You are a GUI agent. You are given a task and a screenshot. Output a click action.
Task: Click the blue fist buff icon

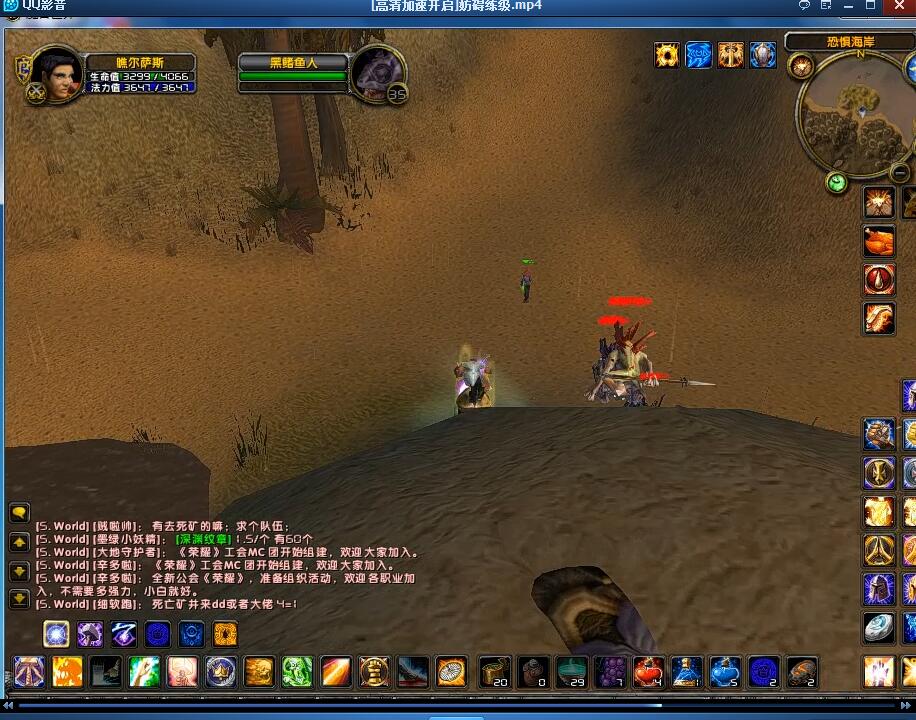point(699,55)
